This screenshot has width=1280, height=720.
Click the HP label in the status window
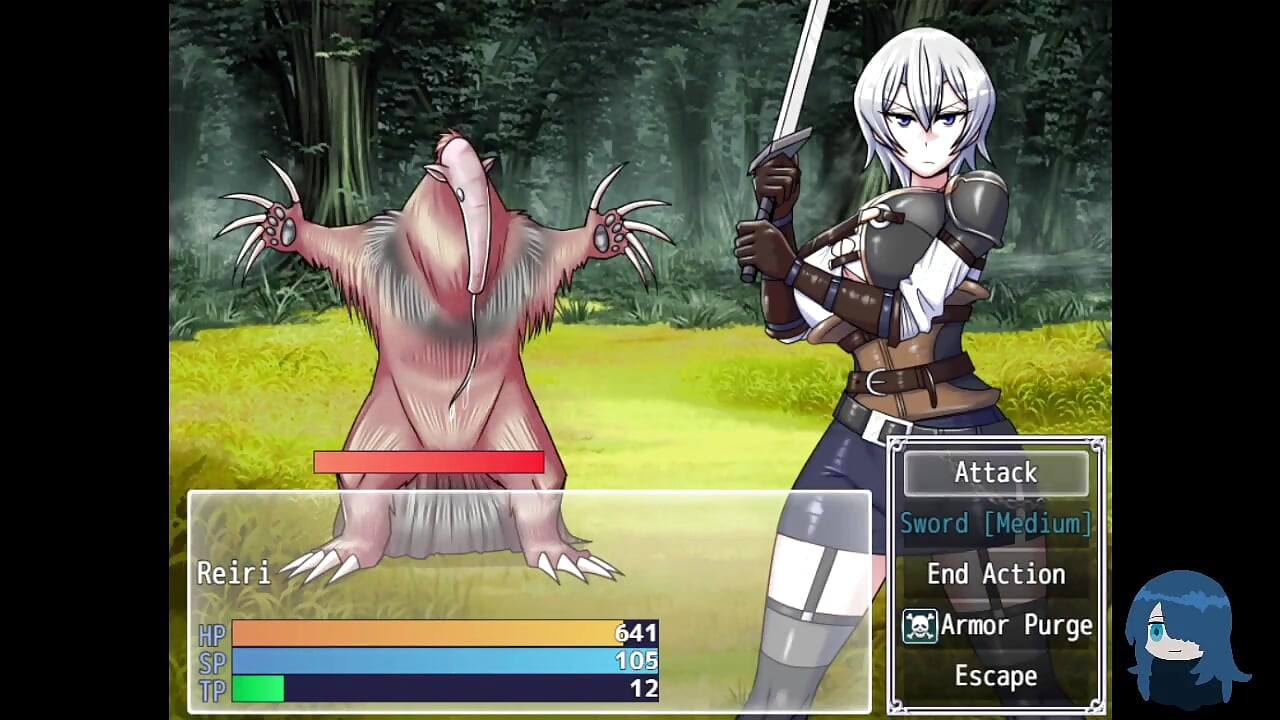point(213,634)
